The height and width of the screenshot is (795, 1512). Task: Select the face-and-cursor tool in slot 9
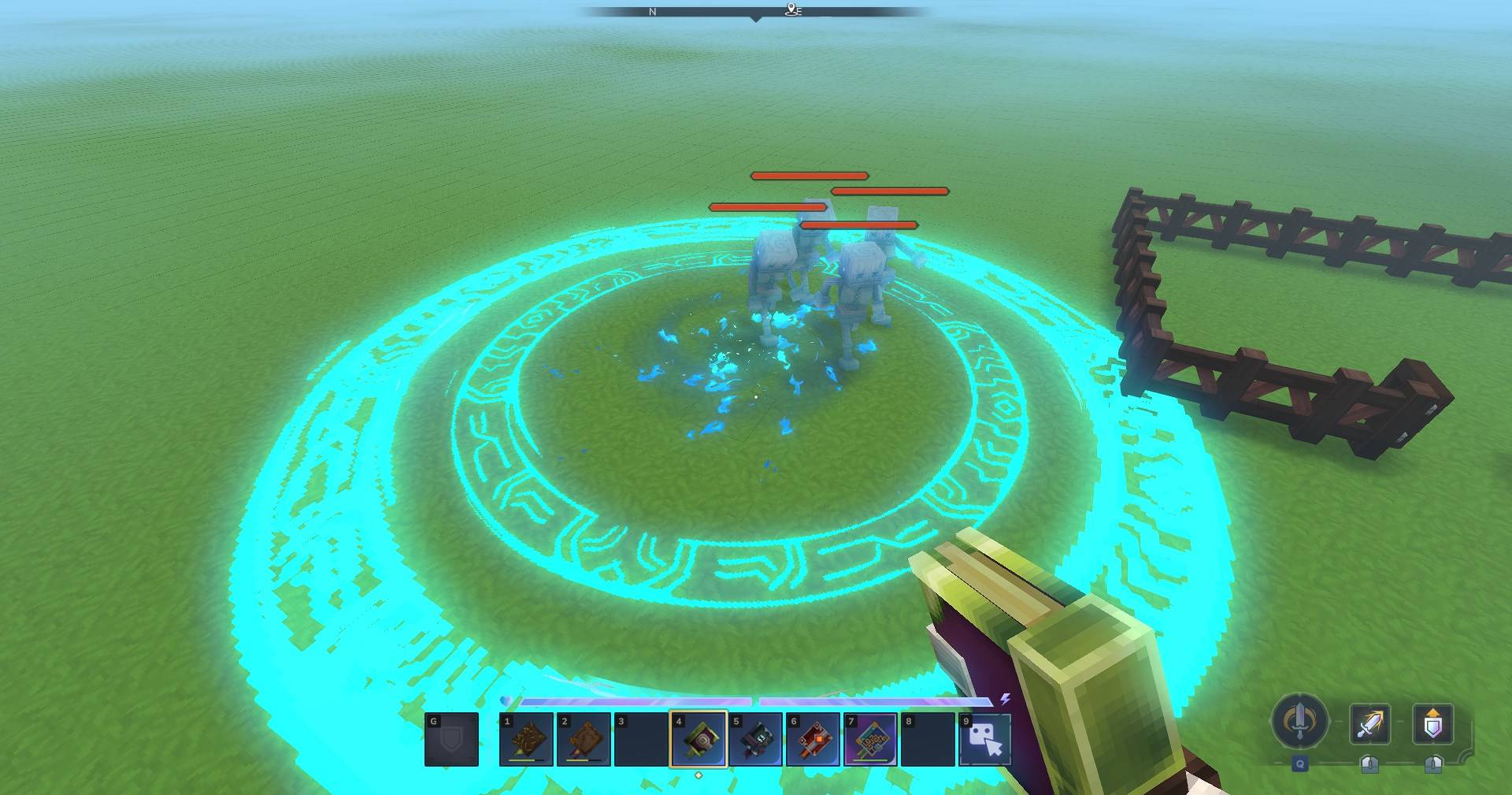985,740
